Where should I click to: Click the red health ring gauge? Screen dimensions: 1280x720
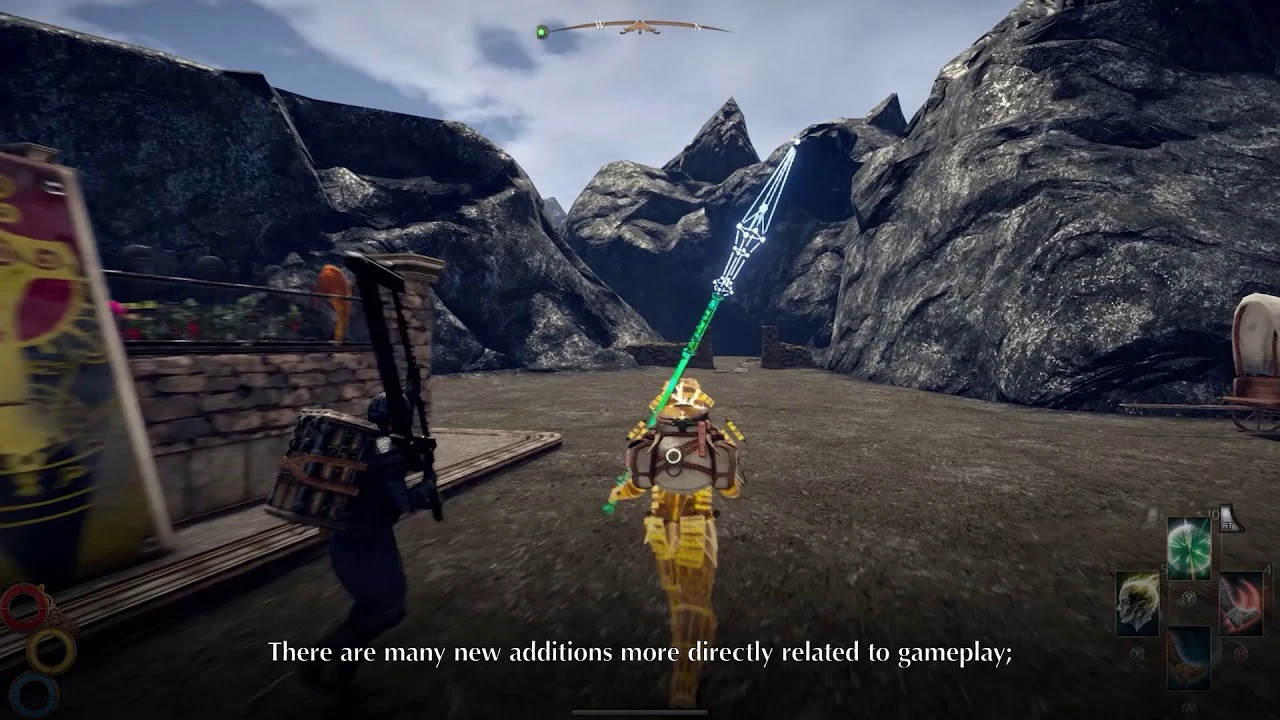coord(23,608)
